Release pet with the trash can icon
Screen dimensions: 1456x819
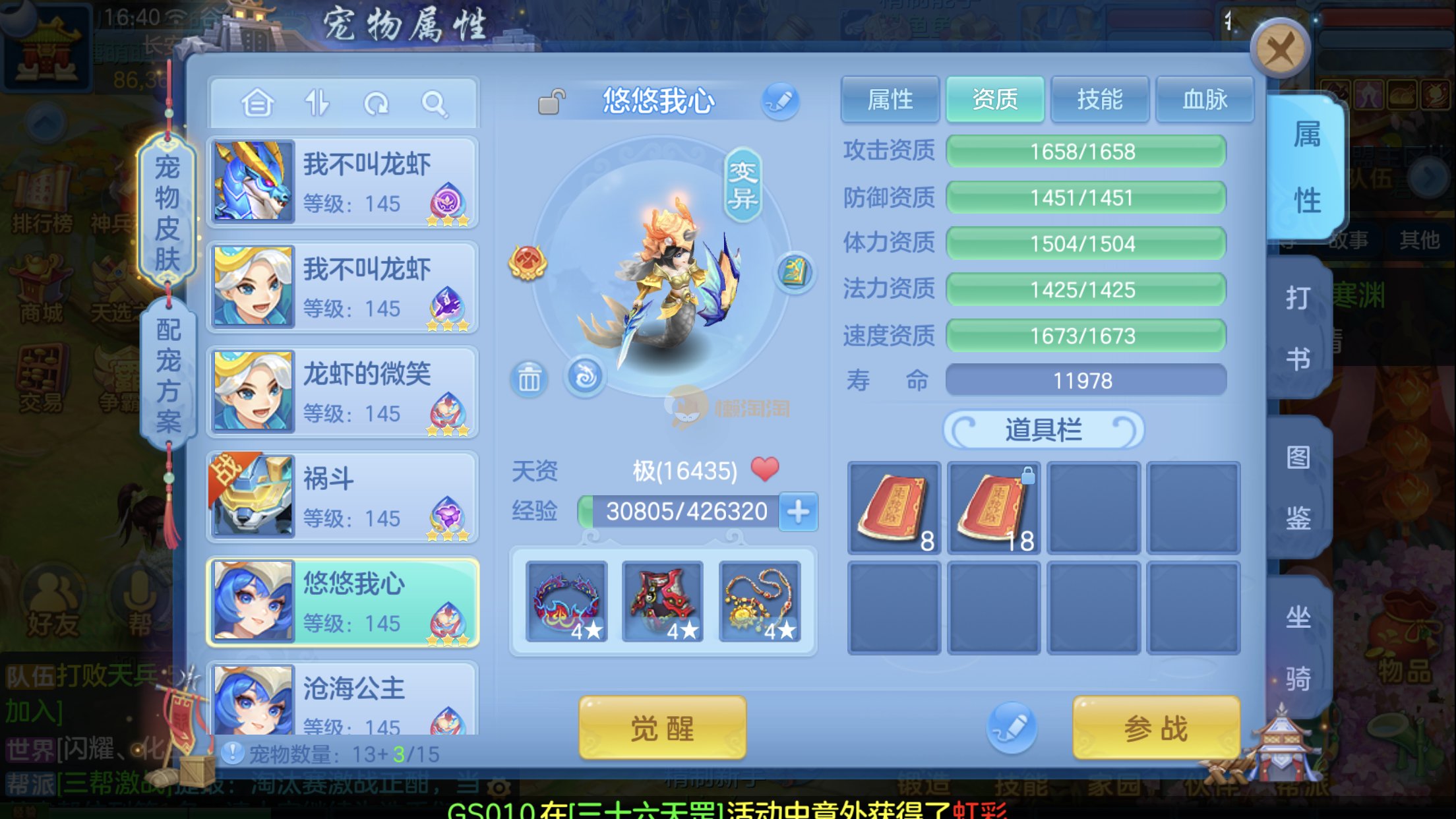click(529, 379)
